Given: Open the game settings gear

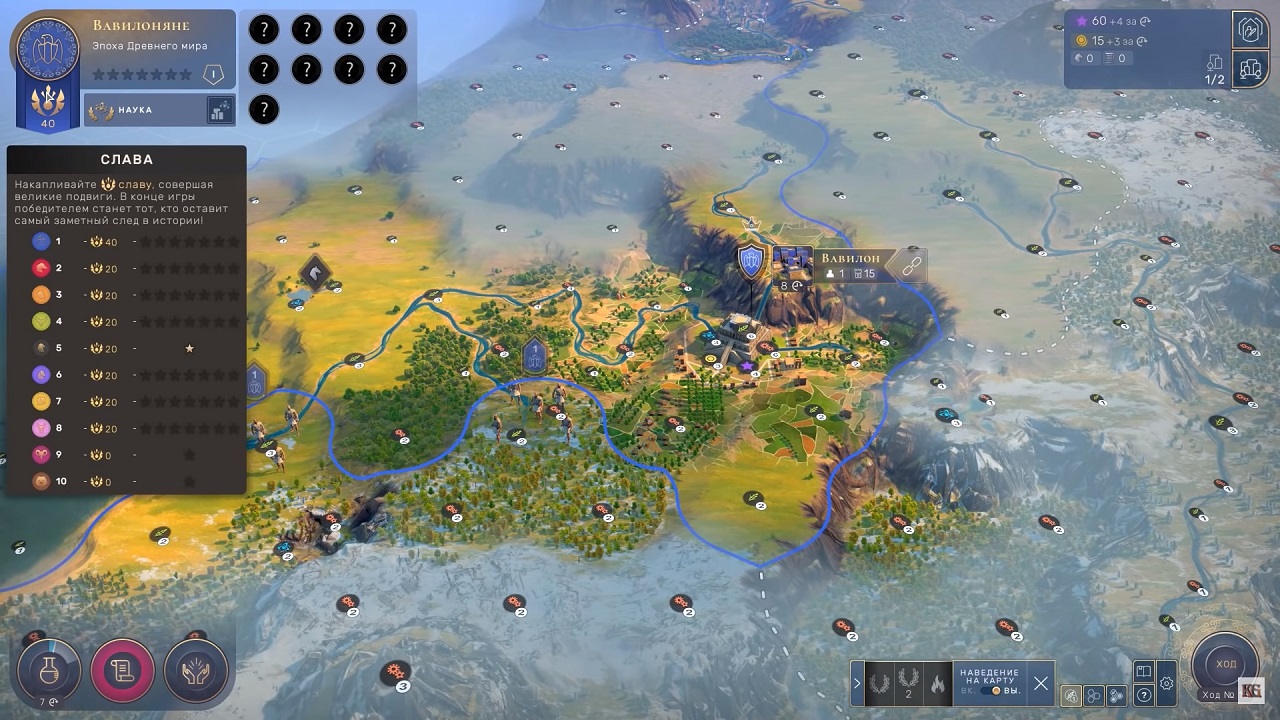Looking at the screenshot, I should pyautogui.click(x=1166, y=684).
